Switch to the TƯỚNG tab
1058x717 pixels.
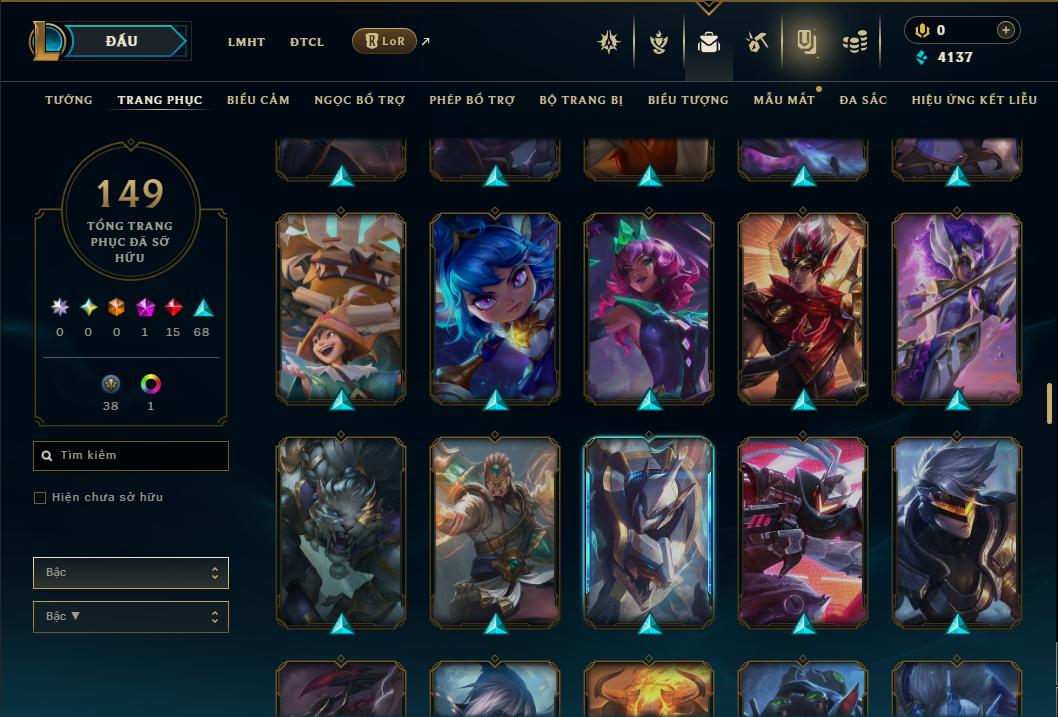pyautogui.click(x=69, y=100)
